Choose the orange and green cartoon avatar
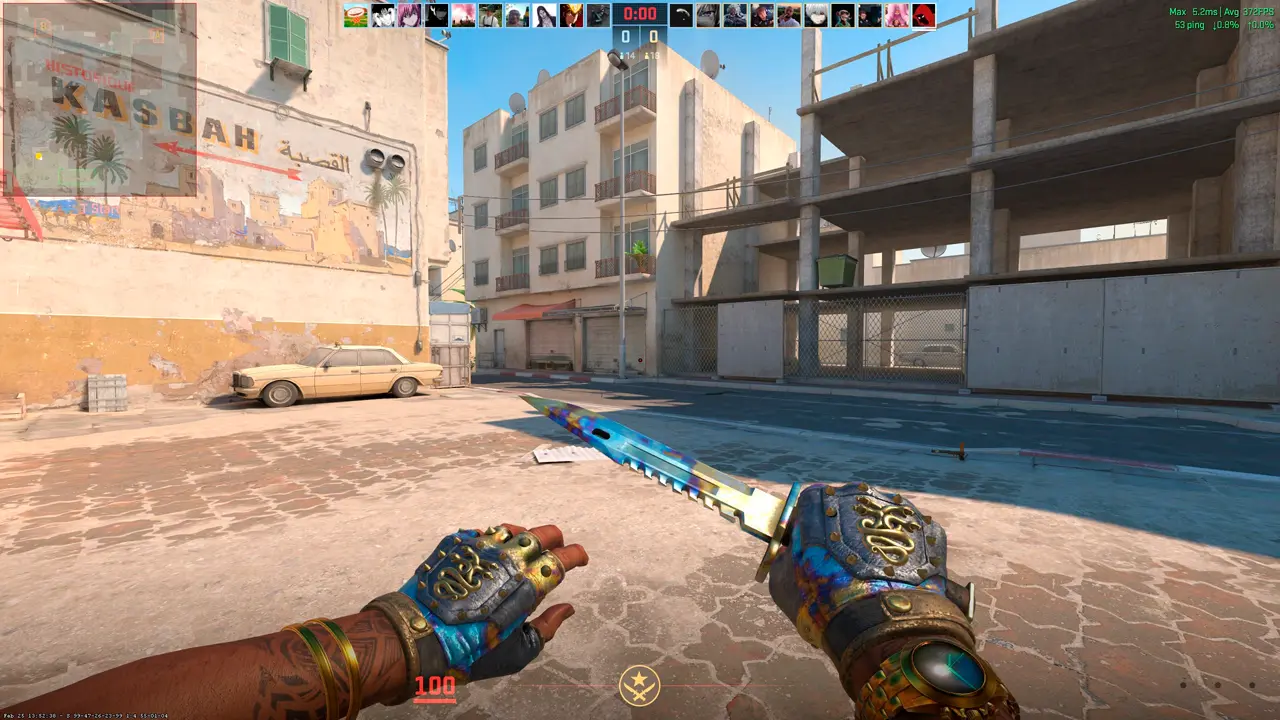Image resolution: width=1280 pixels, height=720 pixels. 356,15
